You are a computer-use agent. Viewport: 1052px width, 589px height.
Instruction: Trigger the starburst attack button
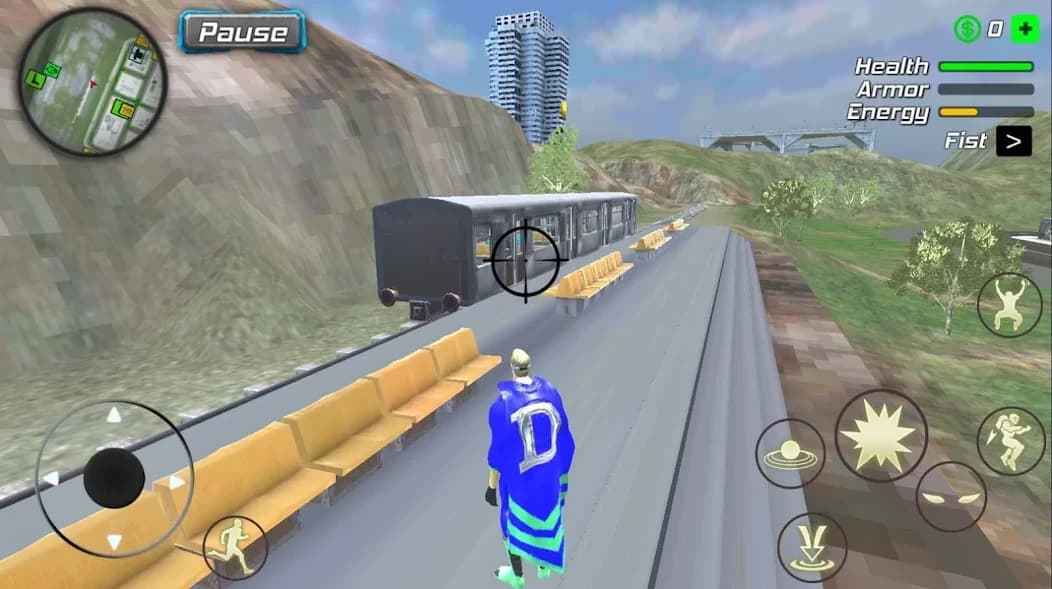tap(880, 435)
